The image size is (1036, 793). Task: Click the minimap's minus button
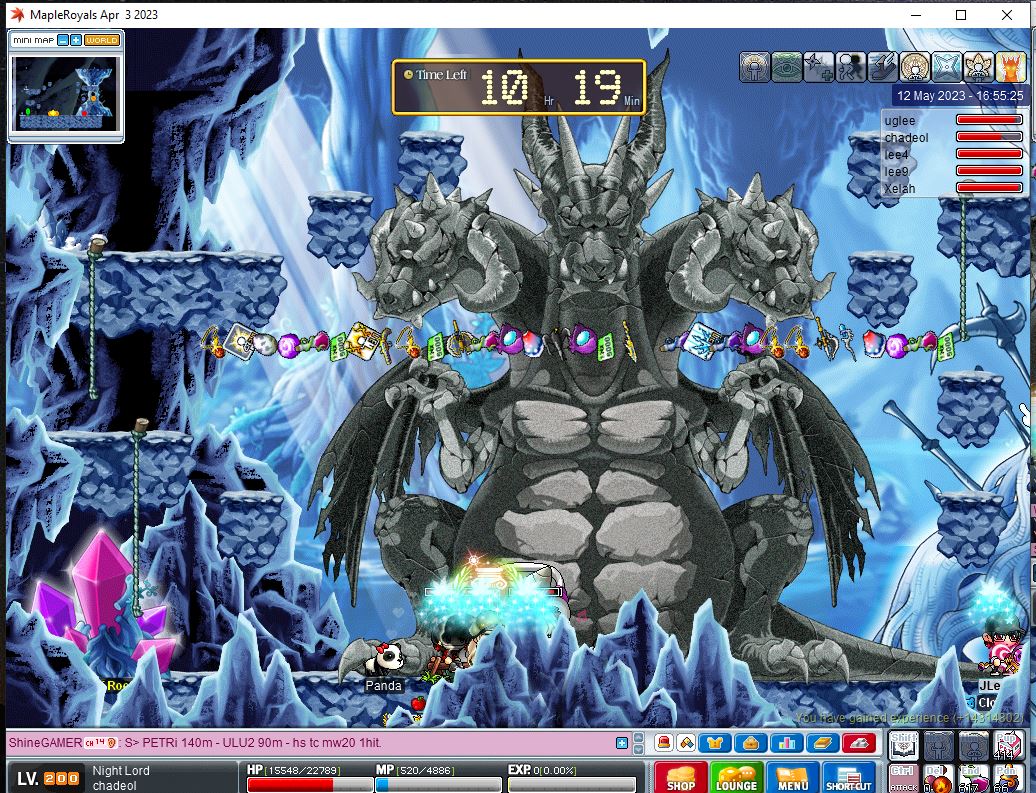63,40
